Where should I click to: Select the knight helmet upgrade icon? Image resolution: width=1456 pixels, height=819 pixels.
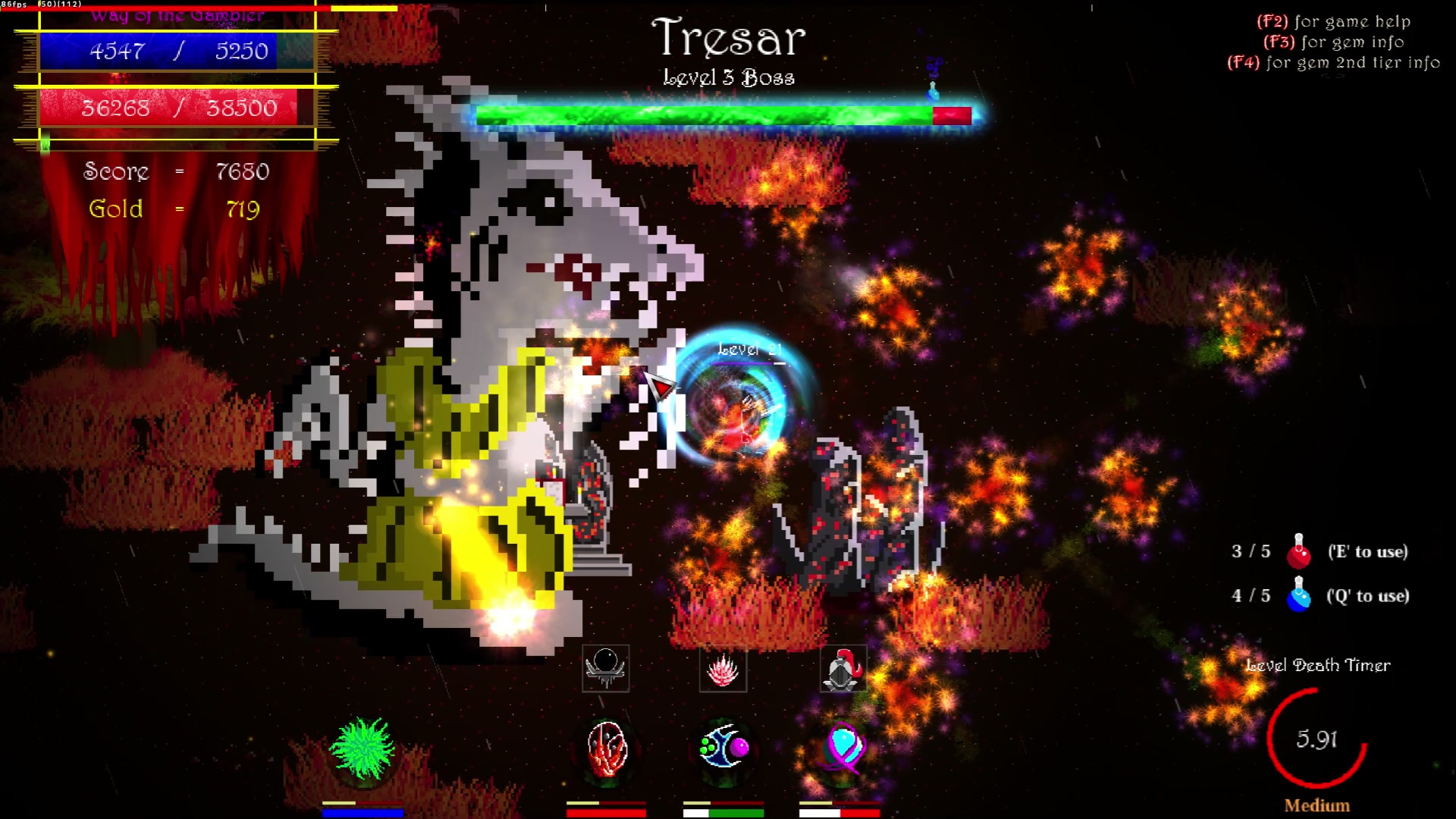point(842,668)
